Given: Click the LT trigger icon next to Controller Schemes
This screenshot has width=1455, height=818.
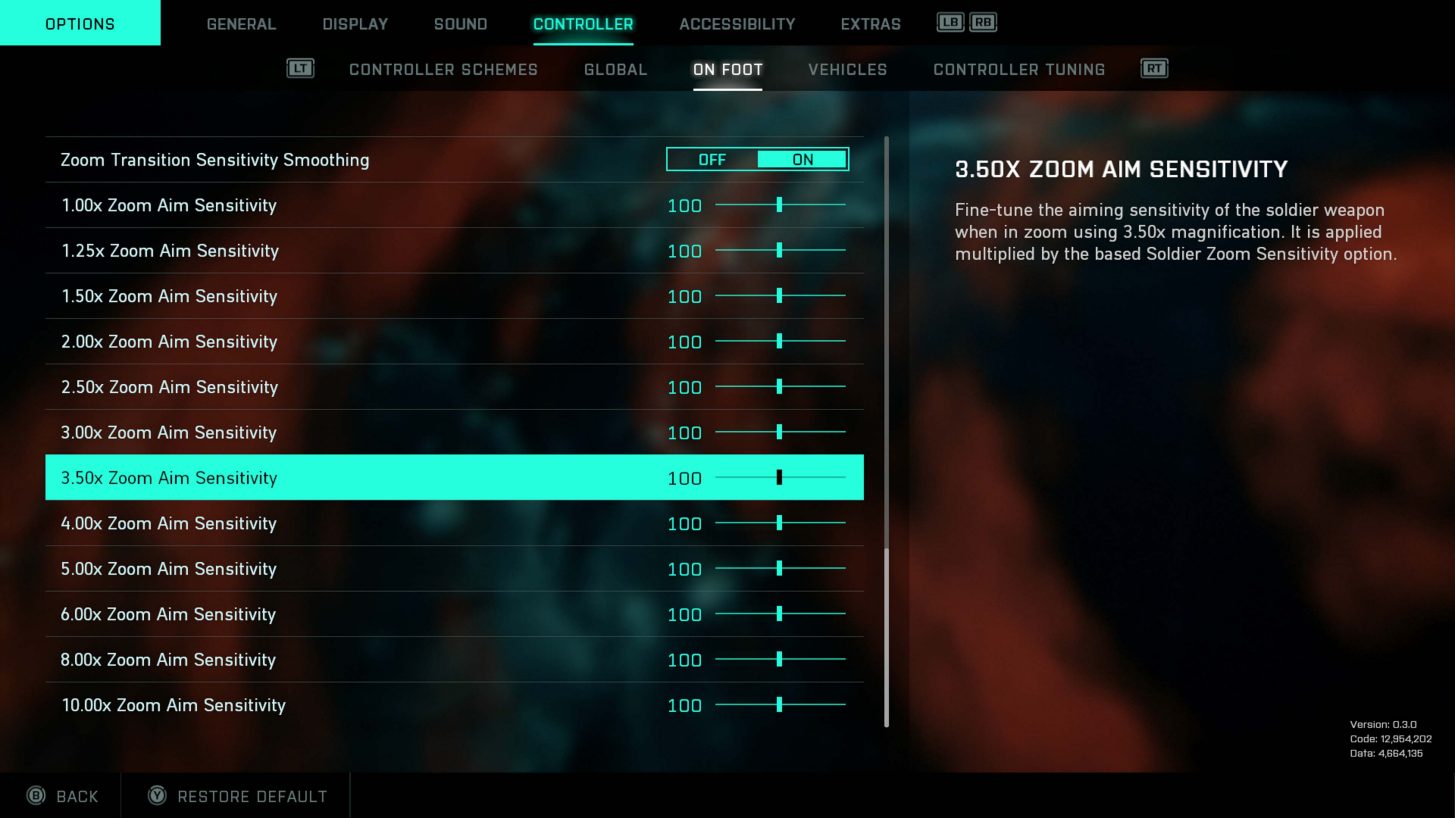Looking at the screenshot, I should [301, 69].
